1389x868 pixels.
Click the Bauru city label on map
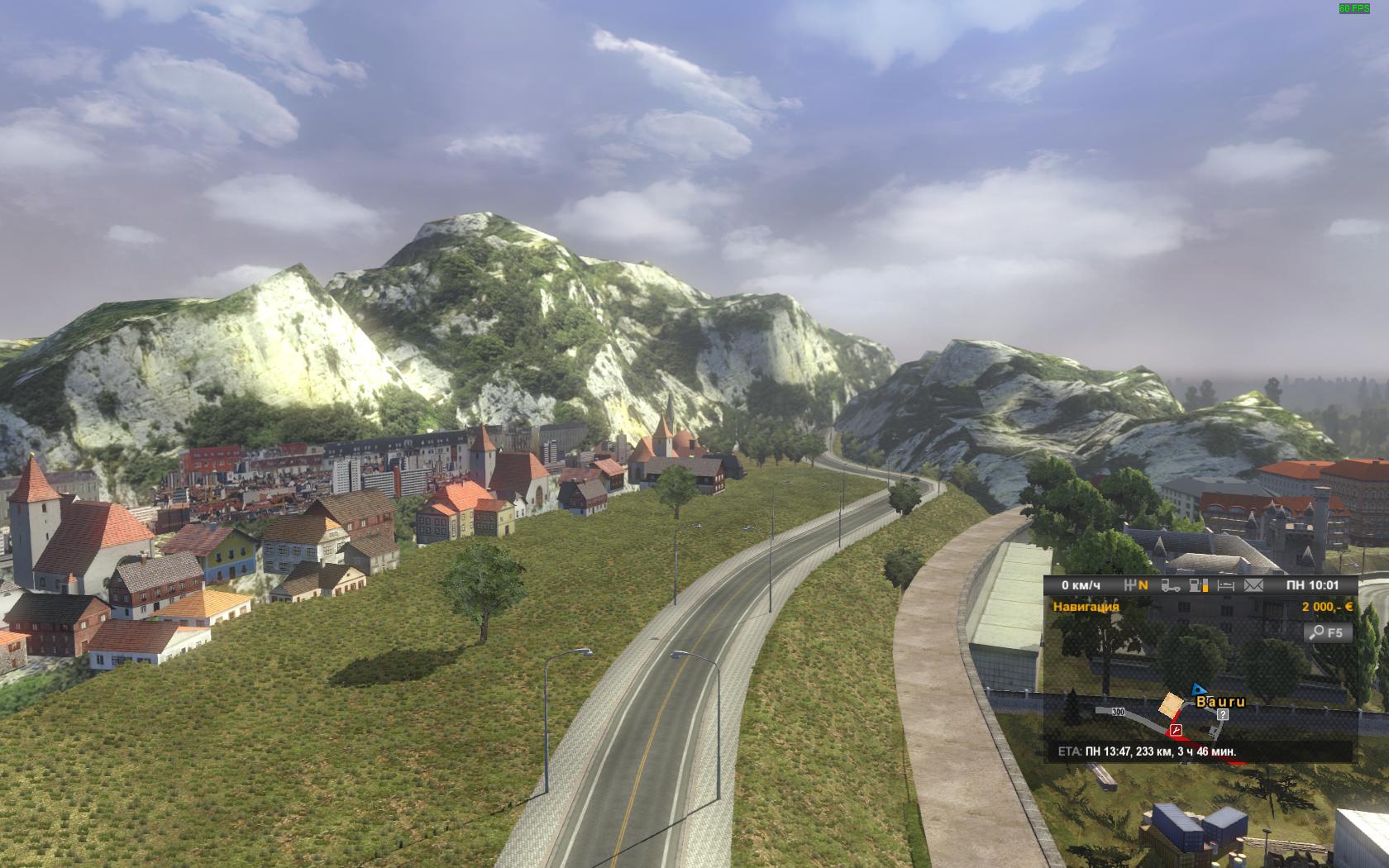1220,702
